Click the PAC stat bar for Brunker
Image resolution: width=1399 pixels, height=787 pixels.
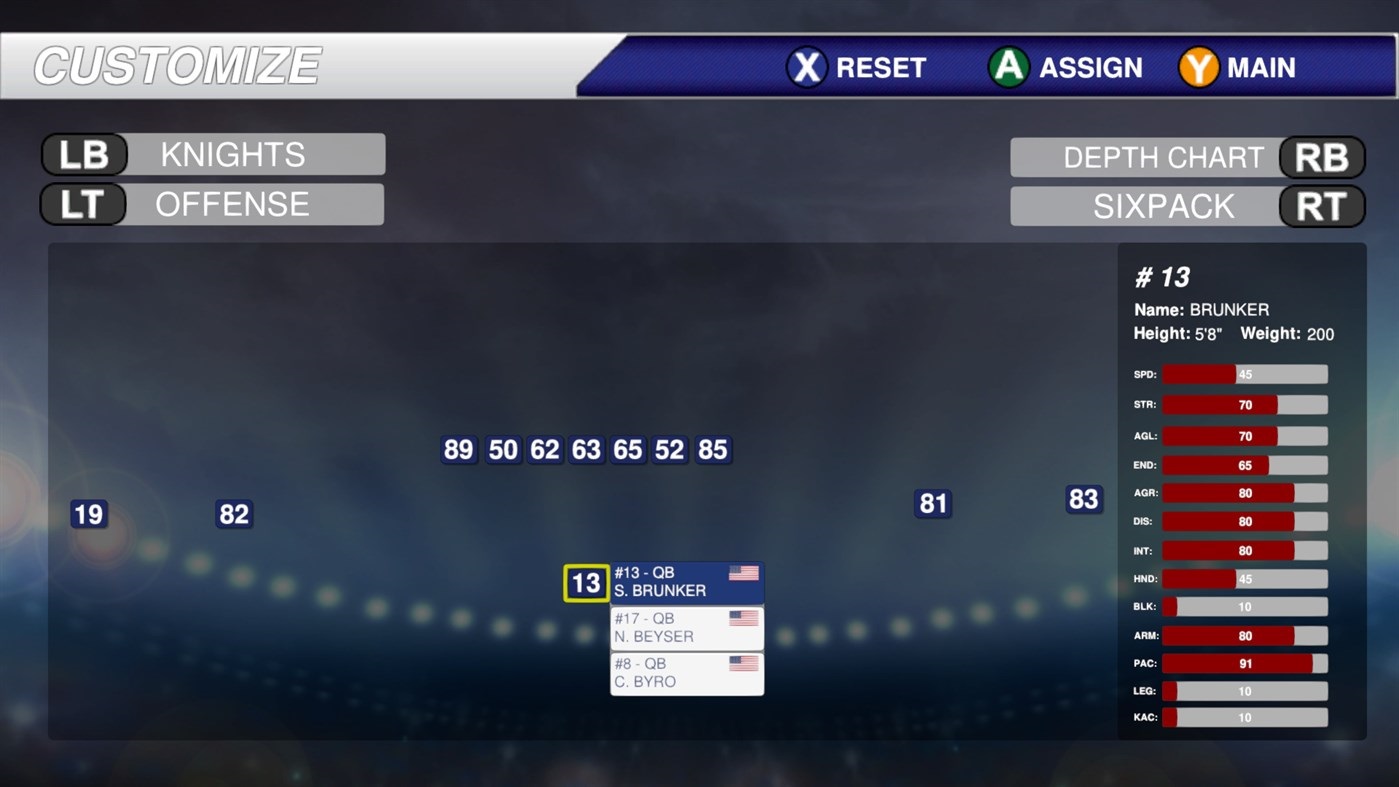[1244, 663]
